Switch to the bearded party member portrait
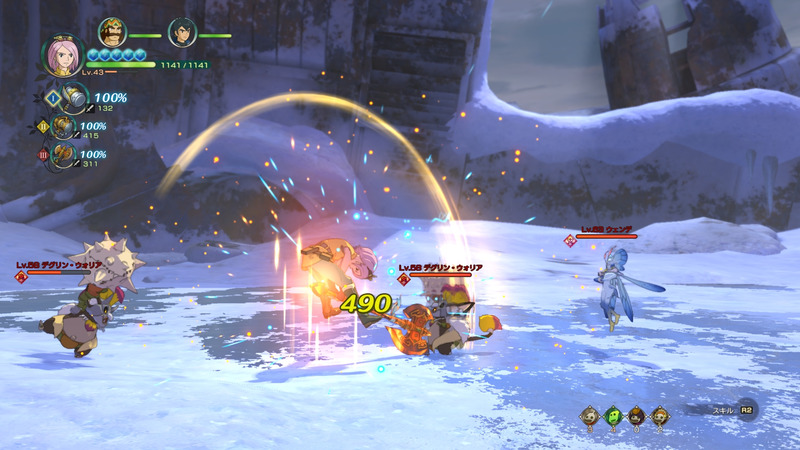Viewport: 800px width, 450px height. (x=113, y=33)
